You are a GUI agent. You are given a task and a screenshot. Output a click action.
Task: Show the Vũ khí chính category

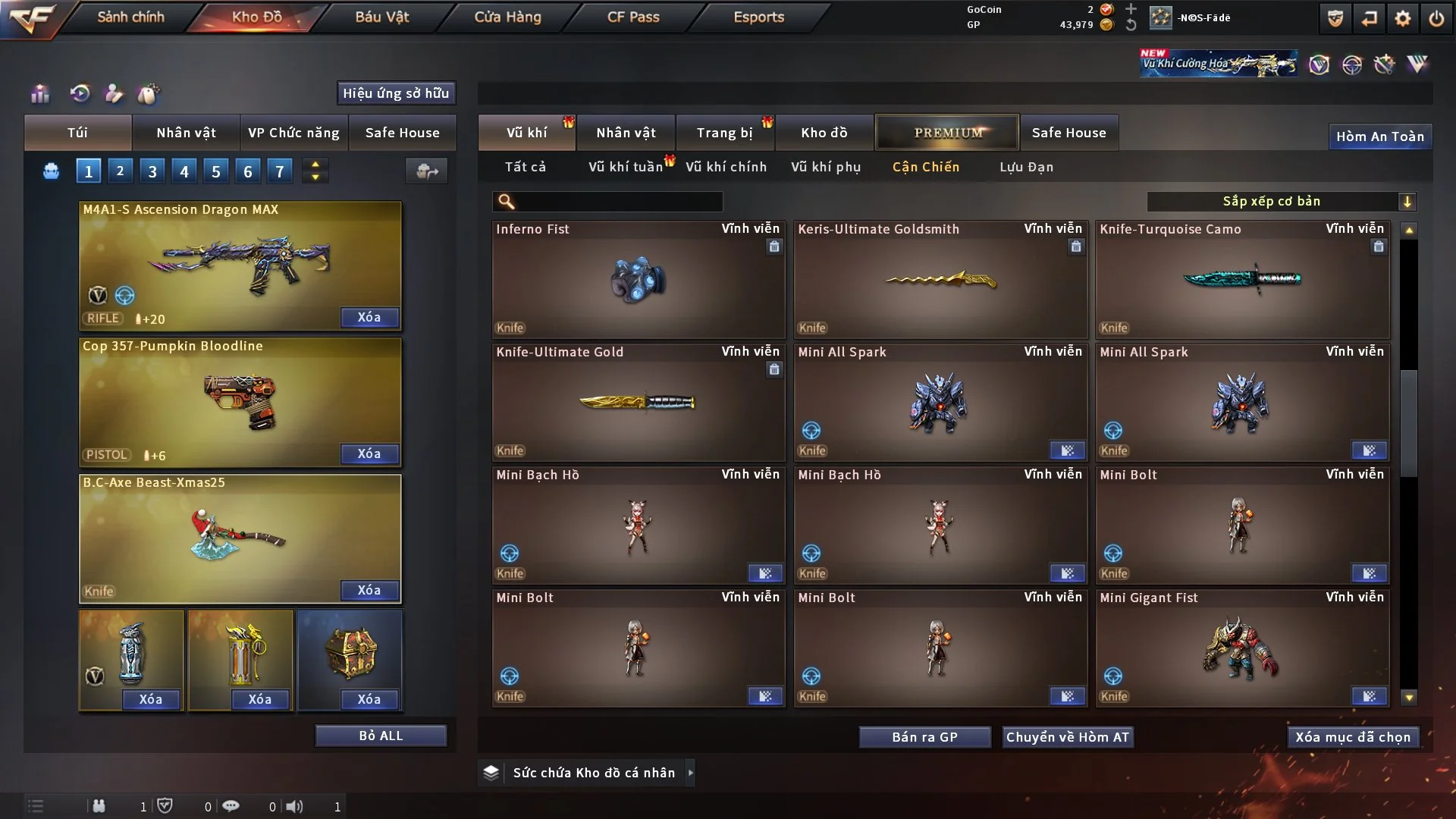click(x=726, y=167)
